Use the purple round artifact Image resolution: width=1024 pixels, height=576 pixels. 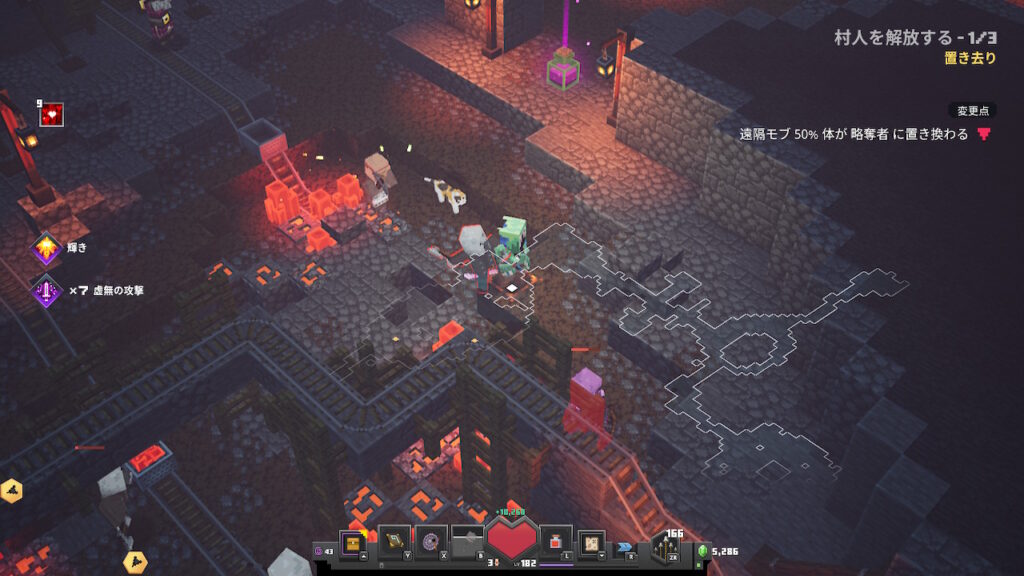point(431,543)
